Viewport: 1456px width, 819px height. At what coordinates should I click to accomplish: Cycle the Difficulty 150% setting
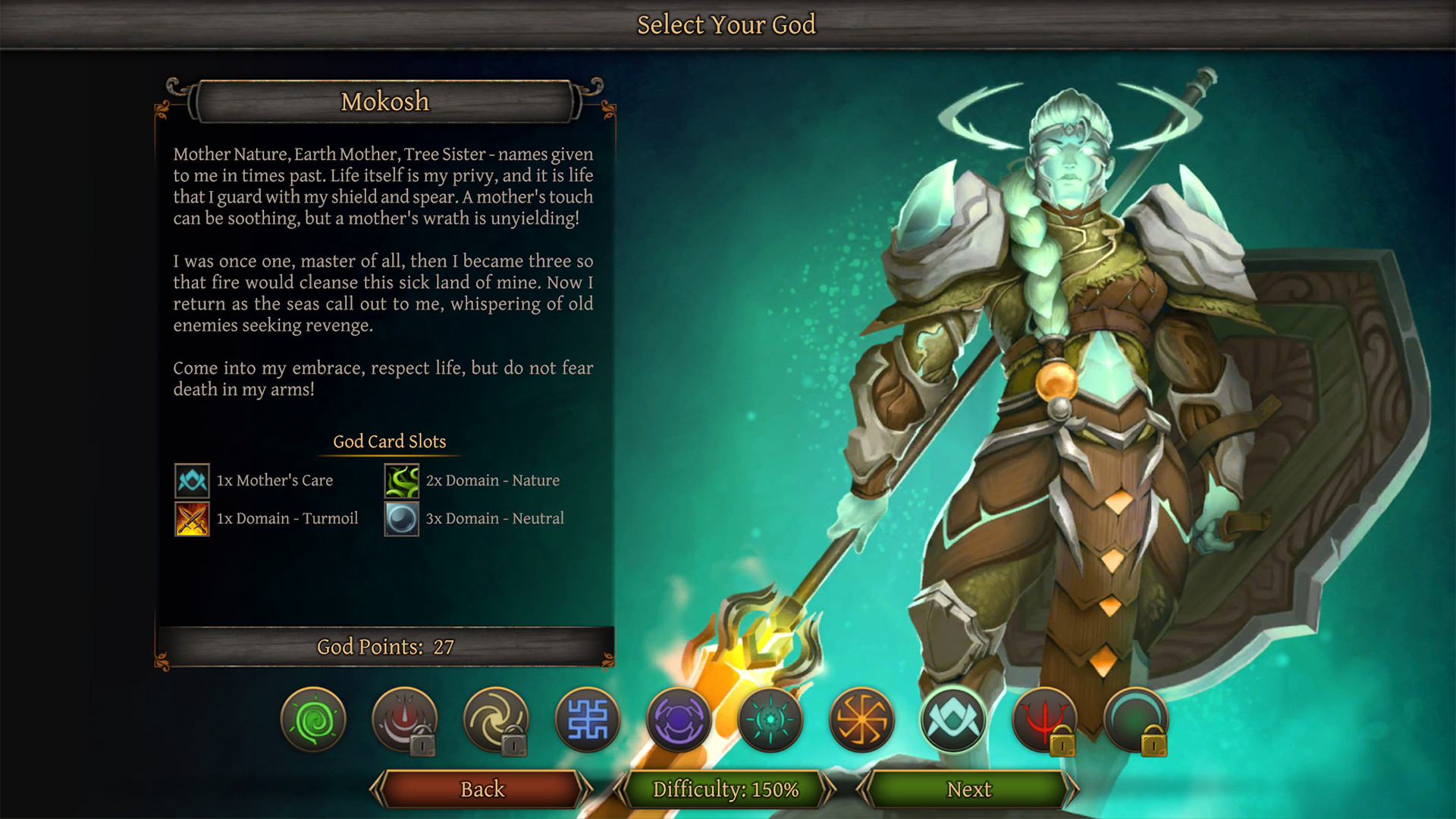click(726, 789)
